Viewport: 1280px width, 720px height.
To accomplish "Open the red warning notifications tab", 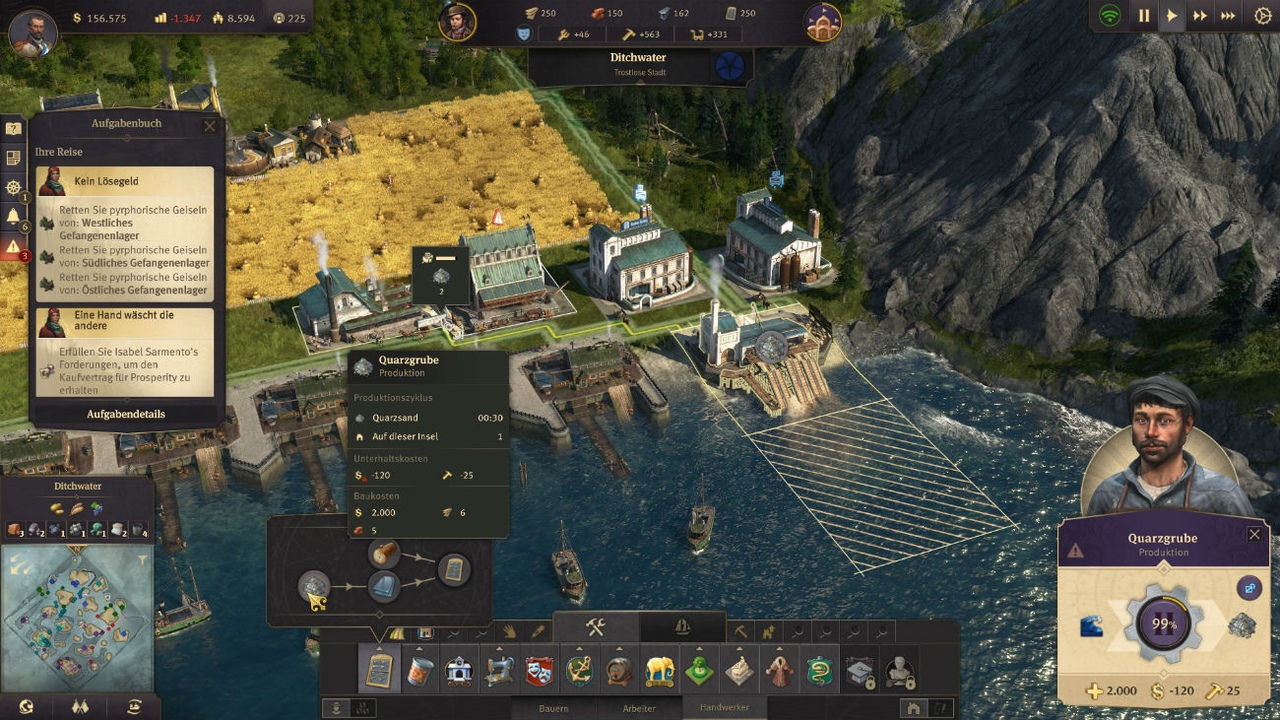I will [x=13, y=247].
